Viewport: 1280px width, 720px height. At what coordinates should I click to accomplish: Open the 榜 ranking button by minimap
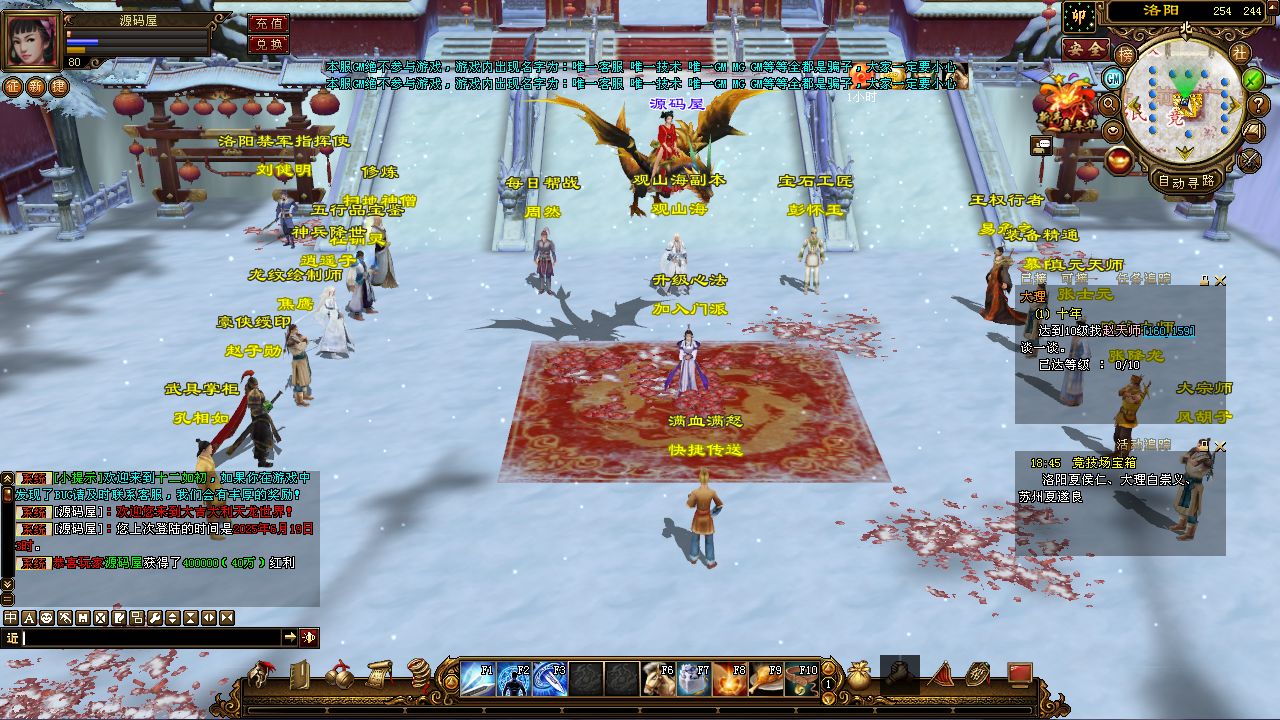pyautogui.click(x=1126, y=53)
